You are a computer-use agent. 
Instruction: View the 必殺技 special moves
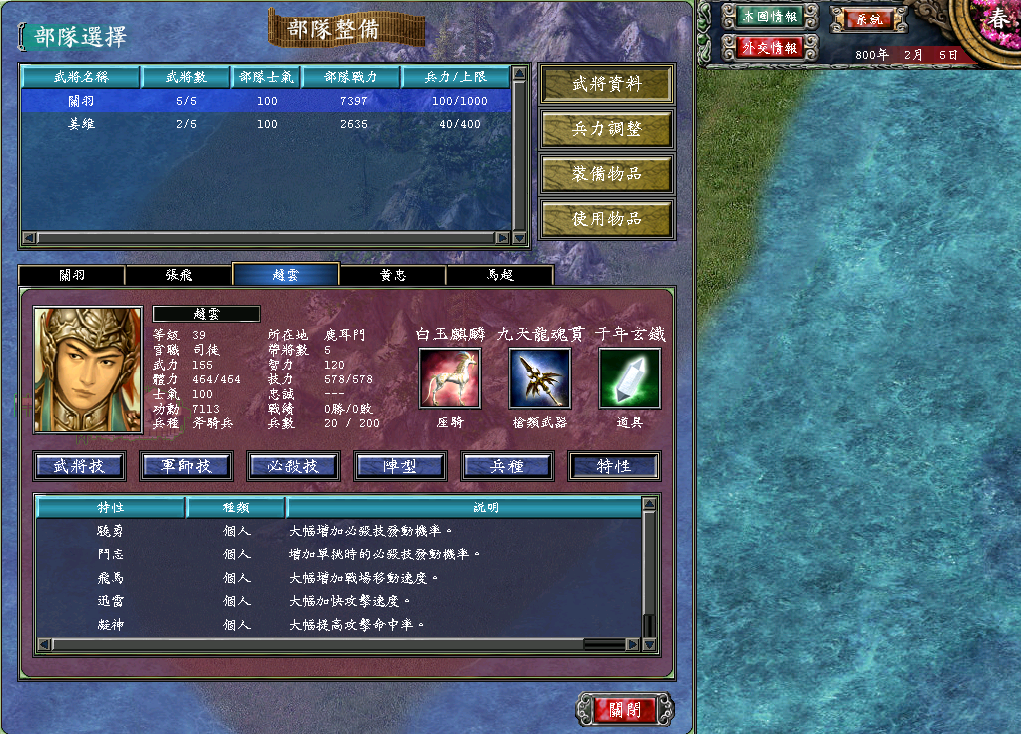click(293, 466)
